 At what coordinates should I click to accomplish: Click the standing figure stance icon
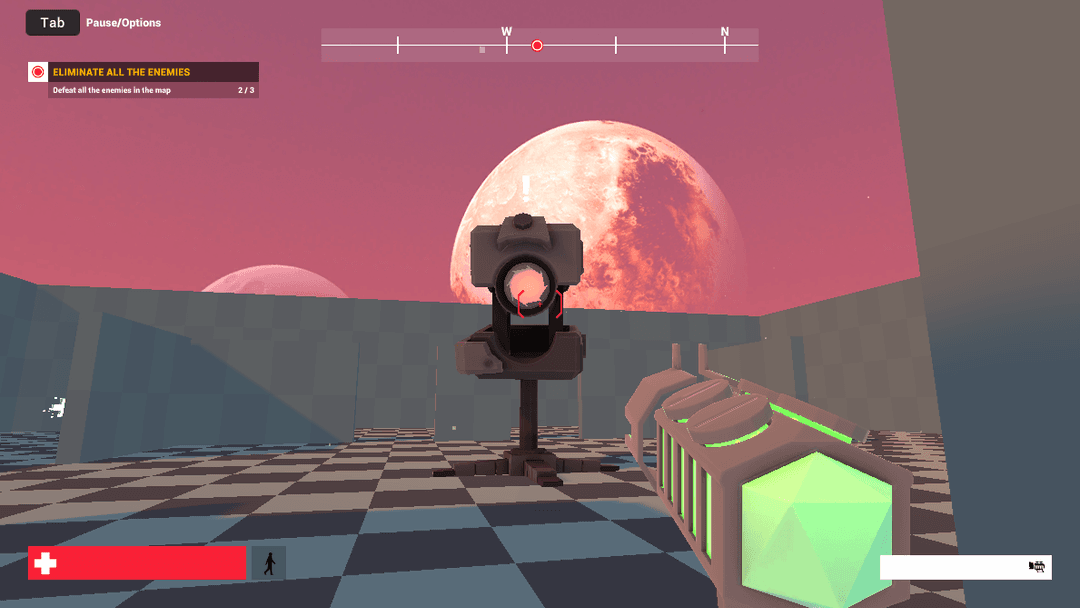269,563
